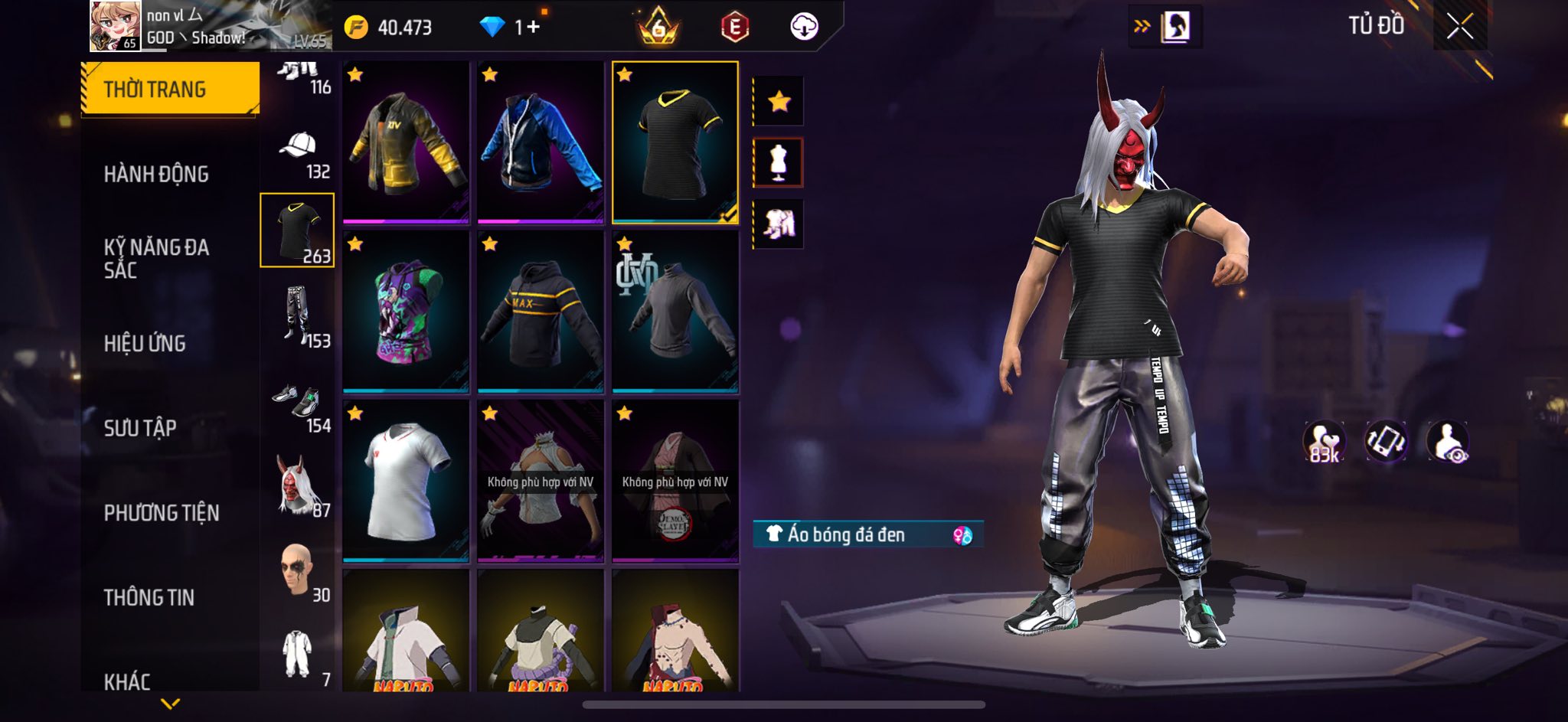Select the white cap headwear category
Screen dimensions: 1568x722
(298, 153)
